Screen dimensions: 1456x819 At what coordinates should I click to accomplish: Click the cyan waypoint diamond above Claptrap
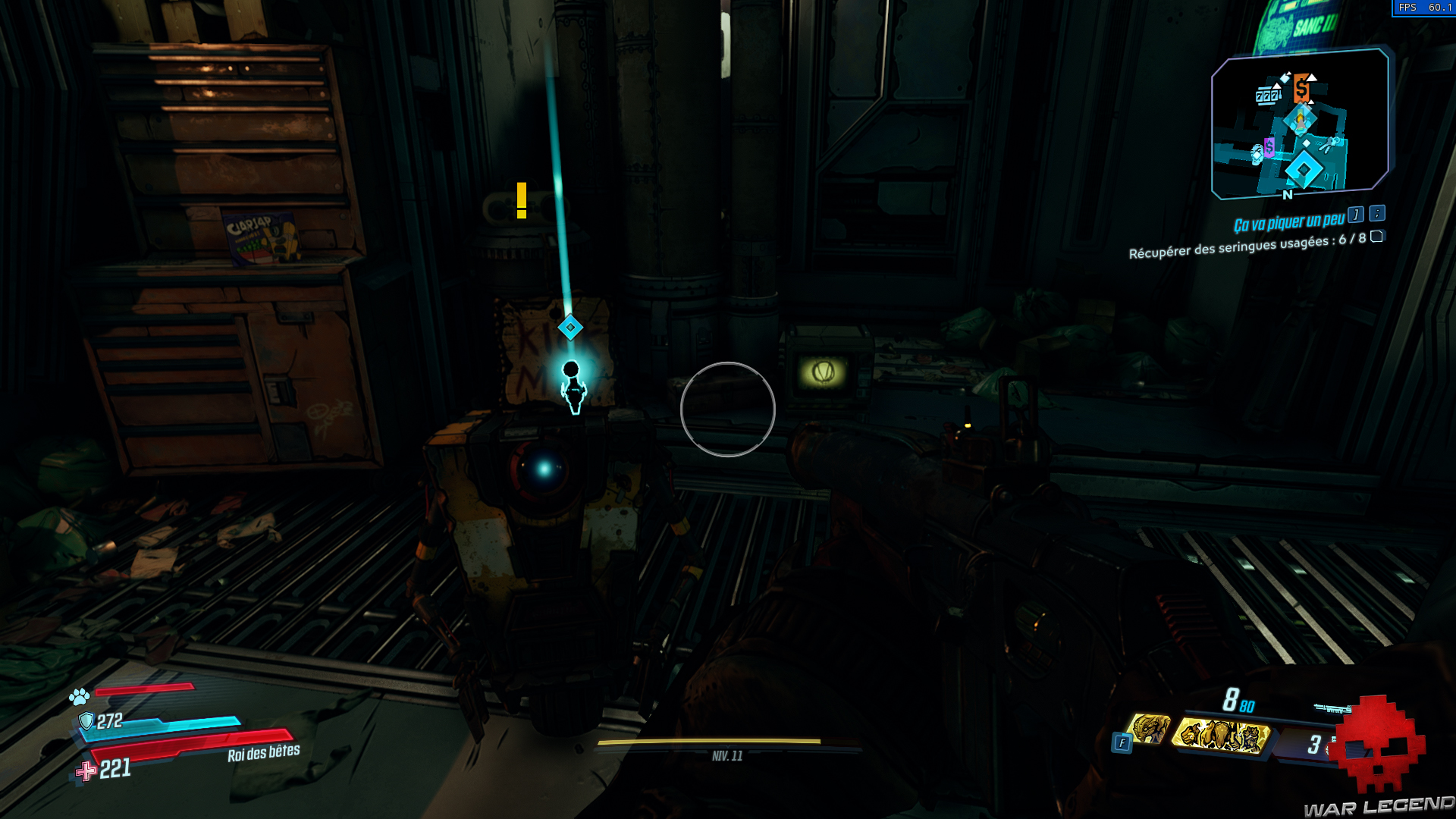click(x=569, y=328)
